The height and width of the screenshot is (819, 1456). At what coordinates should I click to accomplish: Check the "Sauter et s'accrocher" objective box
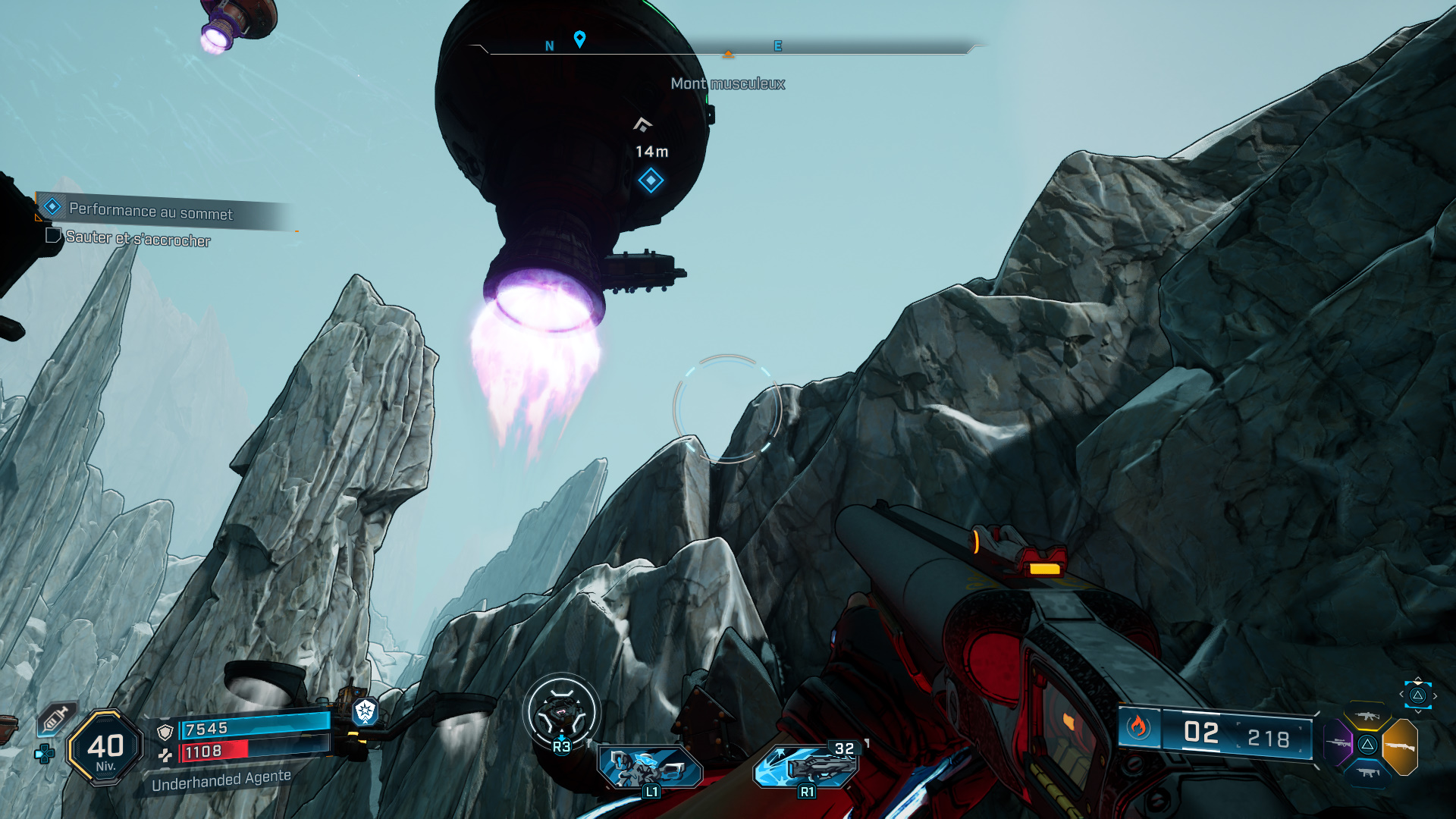pyautogui.click(x=53, y=236)
